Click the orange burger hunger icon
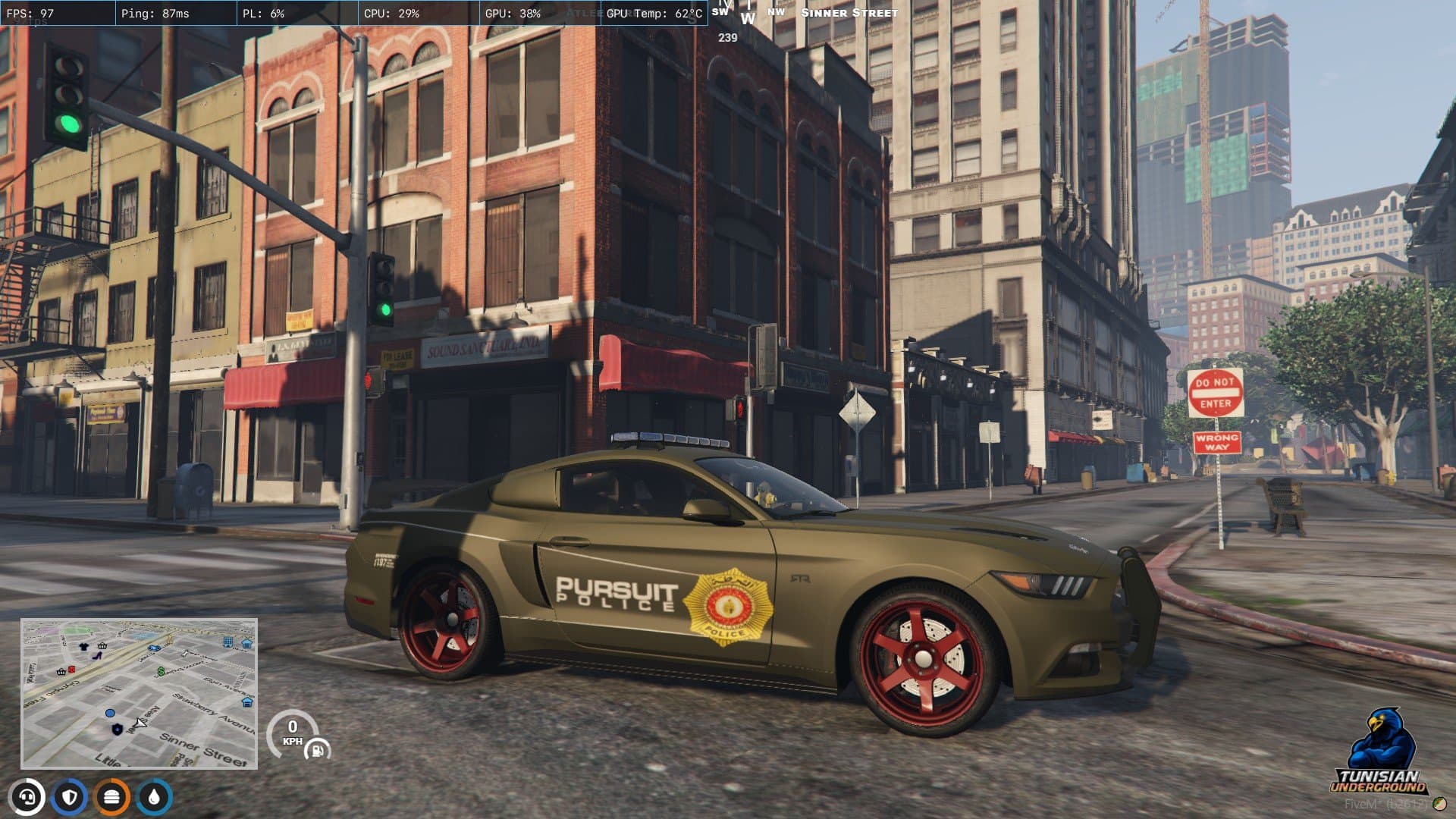1456x819 pixels. (112, 797)
